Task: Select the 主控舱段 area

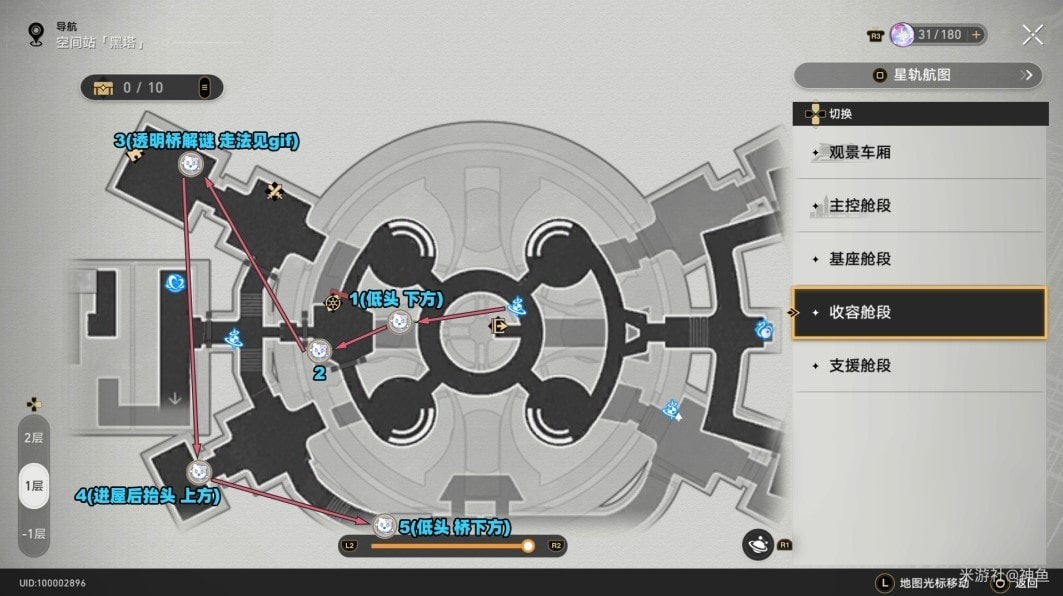Action: [918, 206]
